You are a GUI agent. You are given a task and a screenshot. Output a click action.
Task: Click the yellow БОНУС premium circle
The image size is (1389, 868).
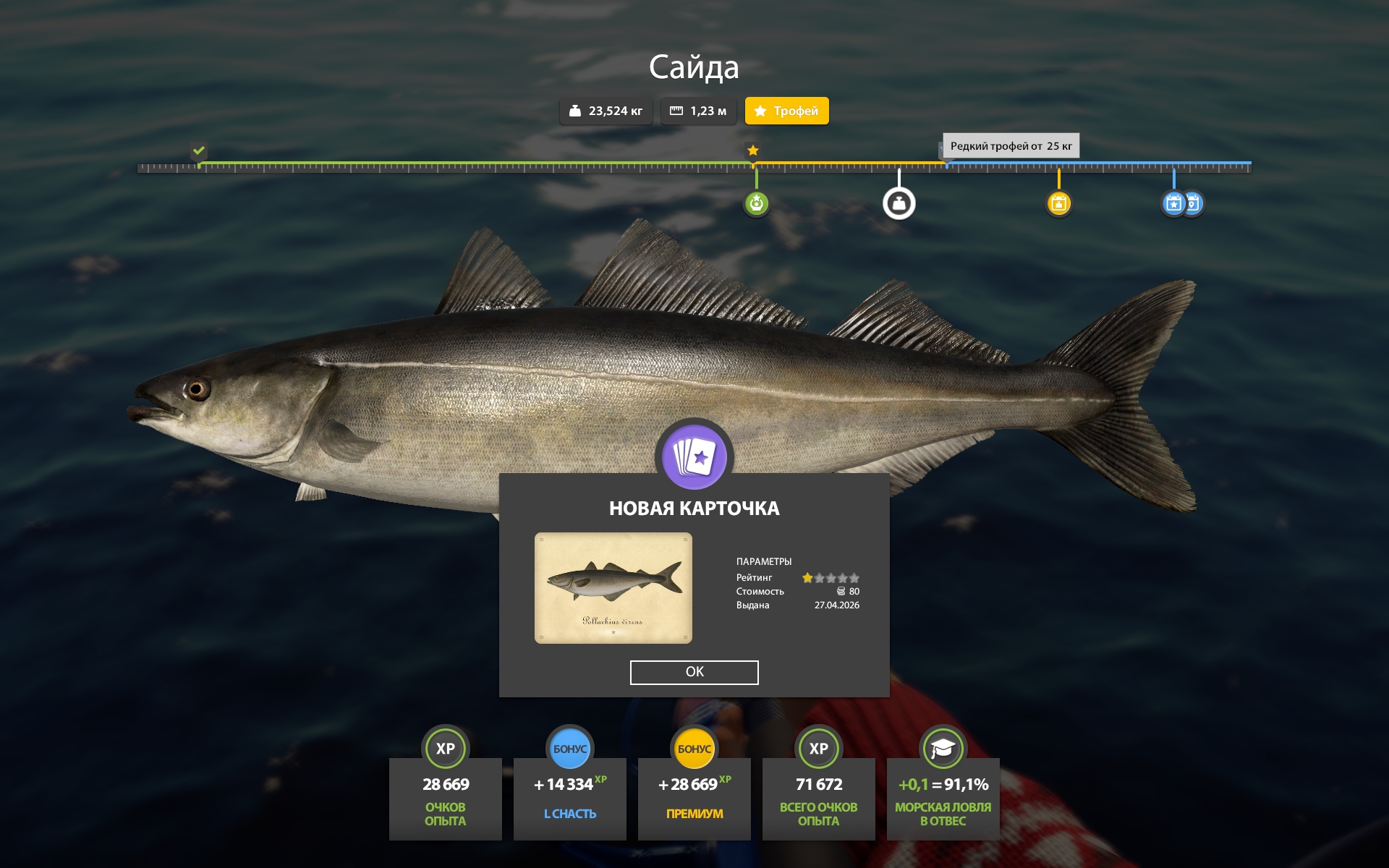click(694, 749)
